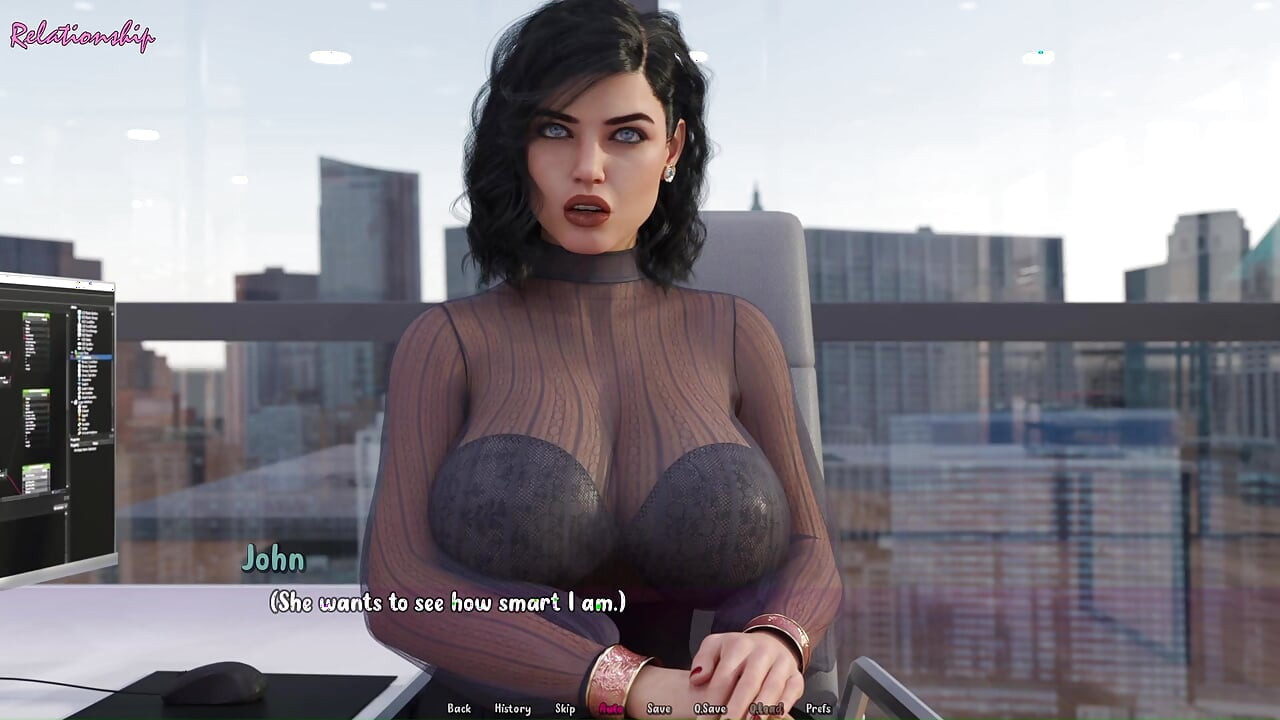
Task: Go Back to the previous dialogue
Action: click(x=460, y=707)
